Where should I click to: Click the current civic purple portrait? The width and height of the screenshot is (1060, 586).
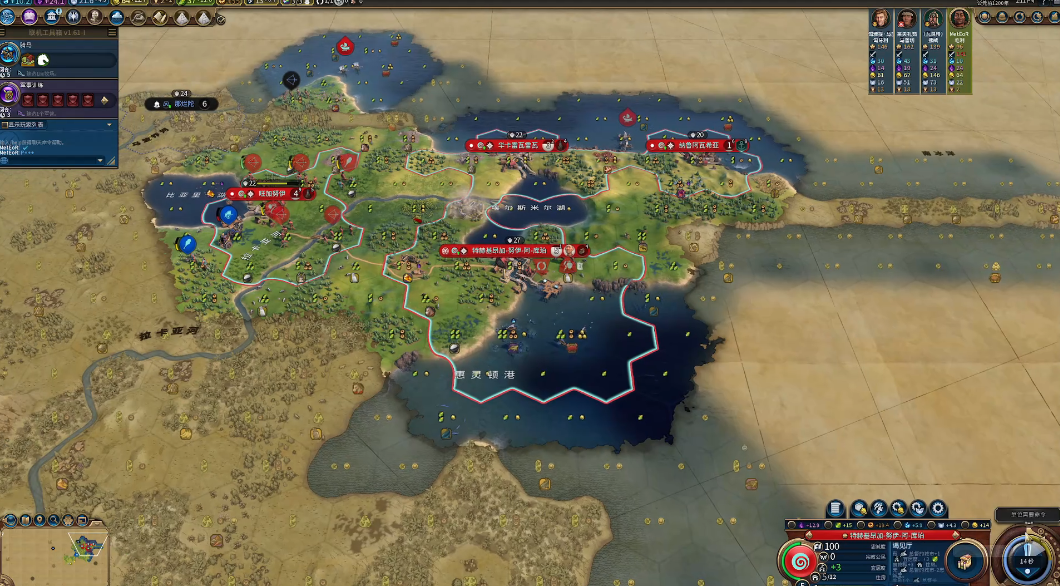(x=9, y=94)
